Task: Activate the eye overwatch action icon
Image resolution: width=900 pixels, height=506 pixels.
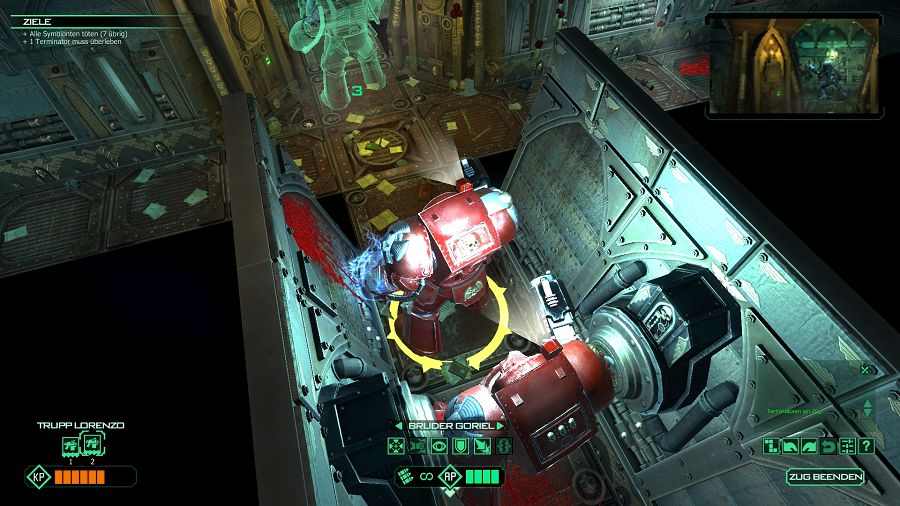Action: 439,446
